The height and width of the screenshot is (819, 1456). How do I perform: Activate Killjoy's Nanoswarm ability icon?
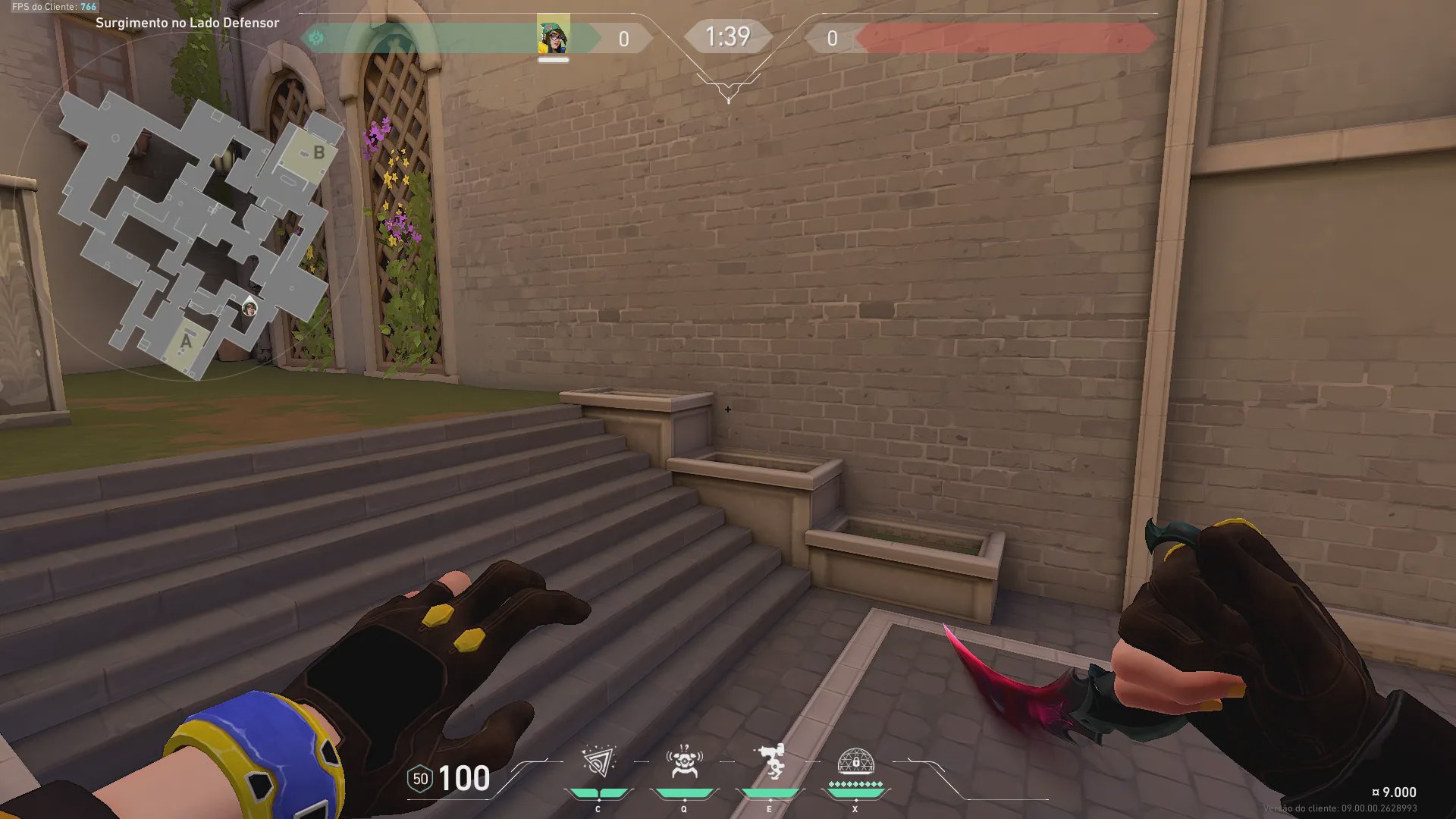click(598, 762)
